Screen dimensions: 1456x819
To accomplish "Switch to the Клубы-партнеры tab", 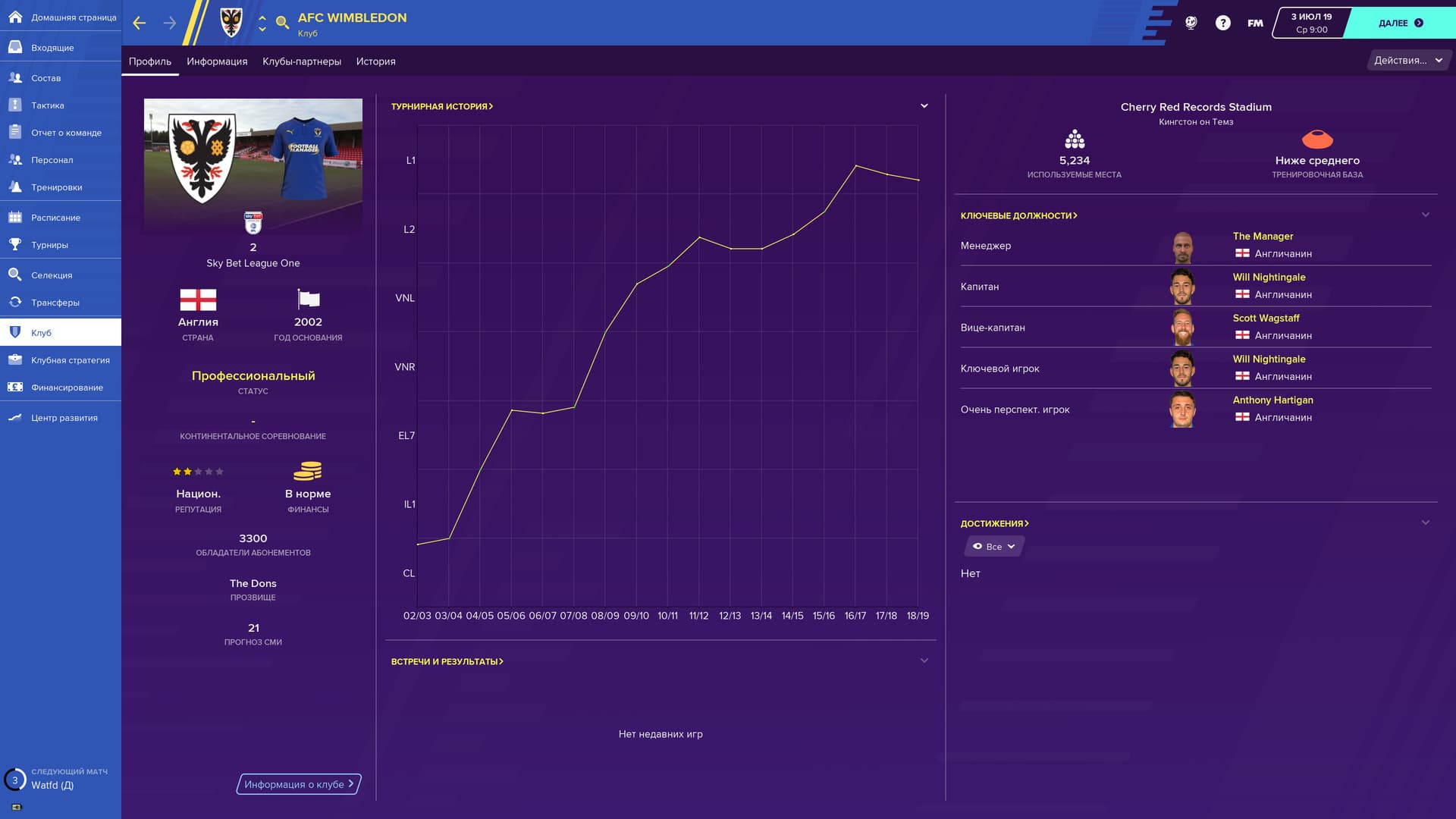I will pyautogui.click(x=302, y=61).
